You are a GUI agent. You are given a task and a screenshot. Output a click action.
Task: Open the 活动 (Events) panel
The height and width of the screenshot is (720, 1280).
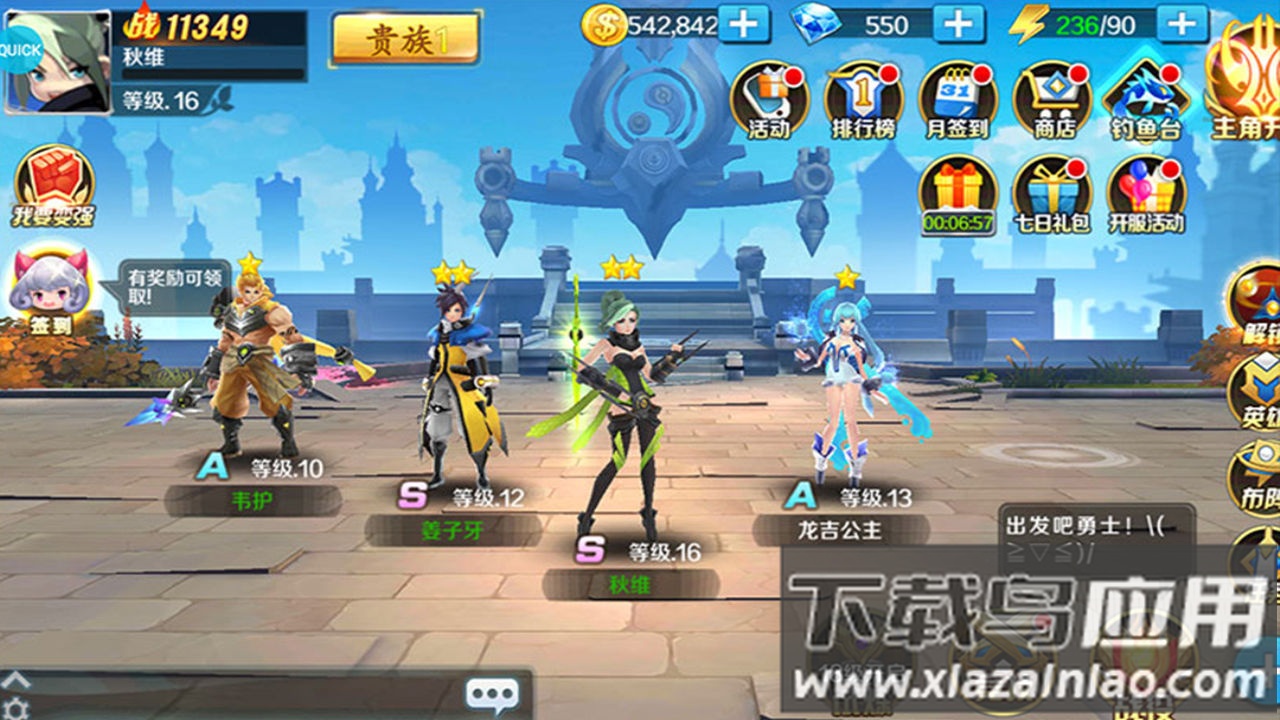770,97
